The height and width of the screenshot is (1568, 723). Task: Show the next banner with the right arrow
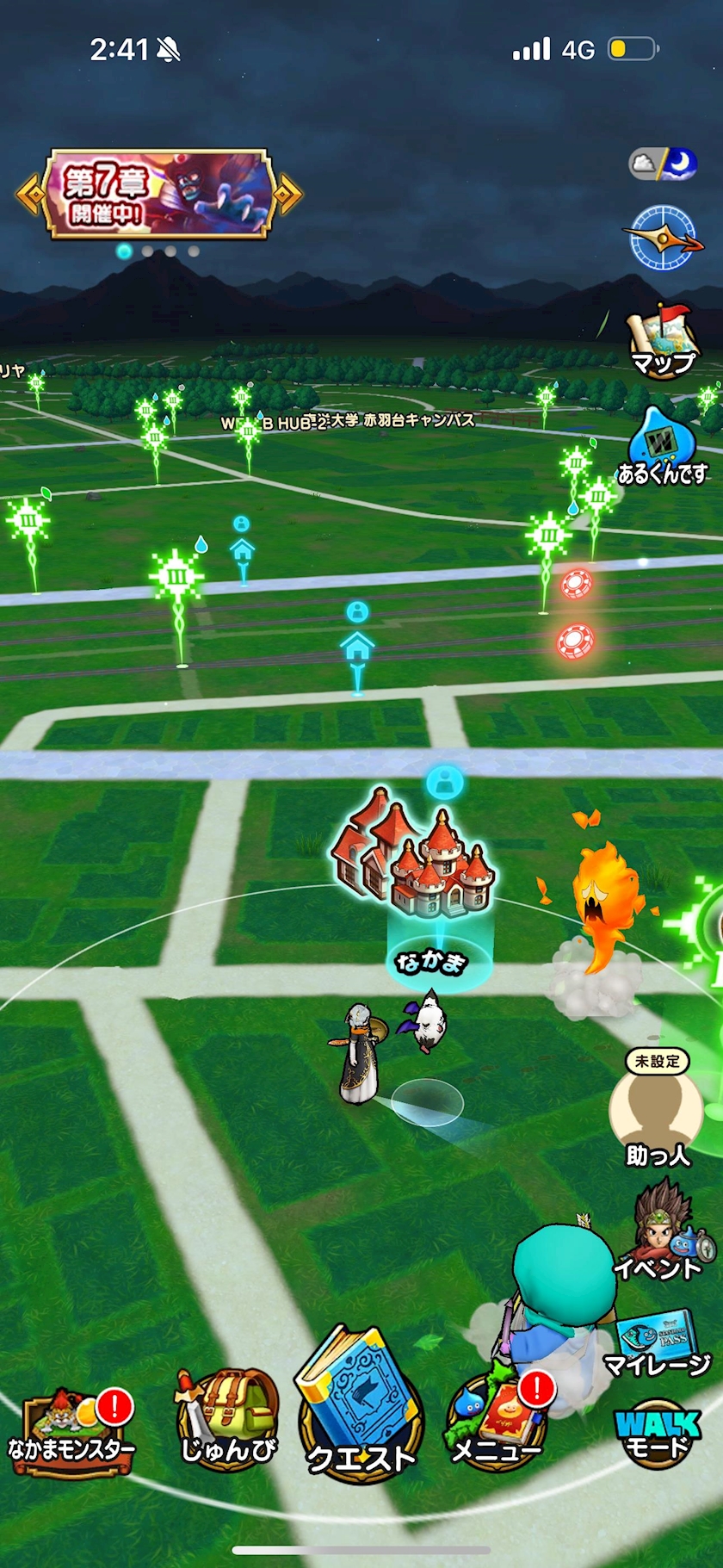tap(289, 195)
